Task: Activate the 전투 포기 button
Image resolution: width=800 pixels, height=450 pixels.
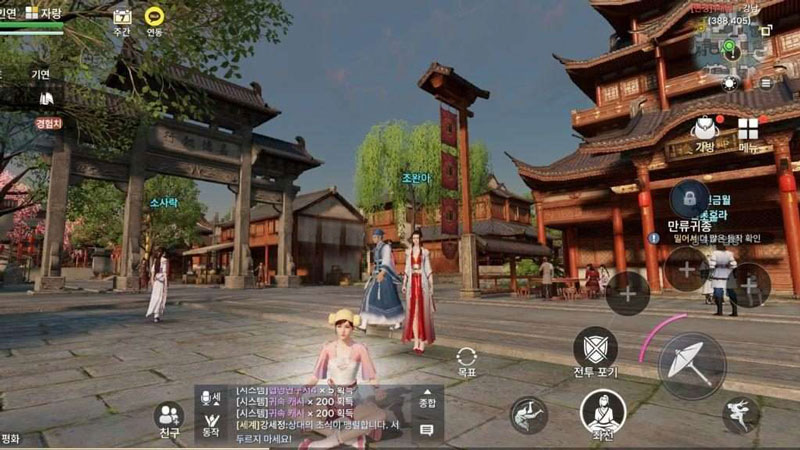Action: (595, 348)
